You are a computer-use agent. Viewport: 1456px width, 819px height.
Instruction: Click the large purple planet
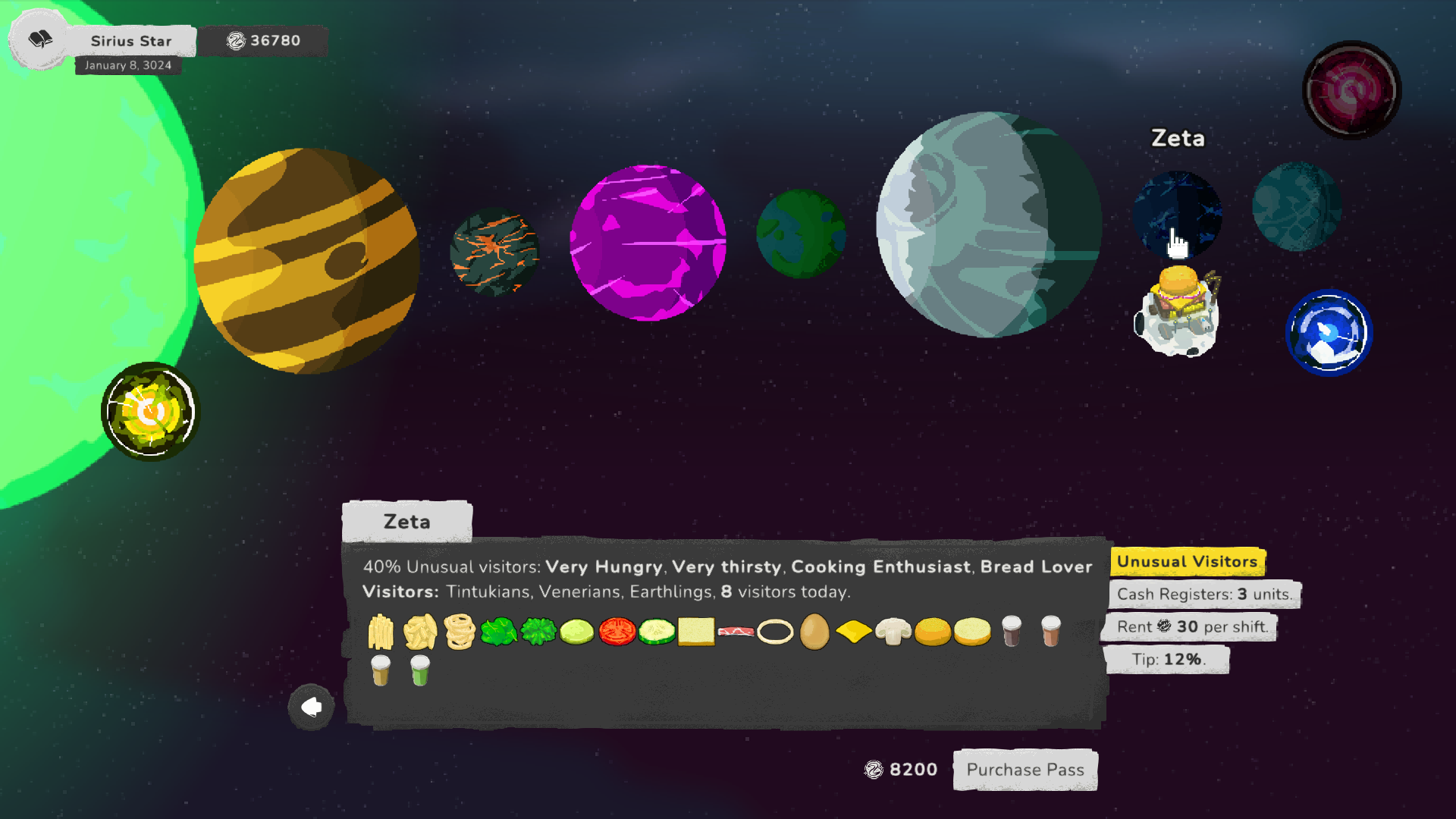[x=650, y=241]
